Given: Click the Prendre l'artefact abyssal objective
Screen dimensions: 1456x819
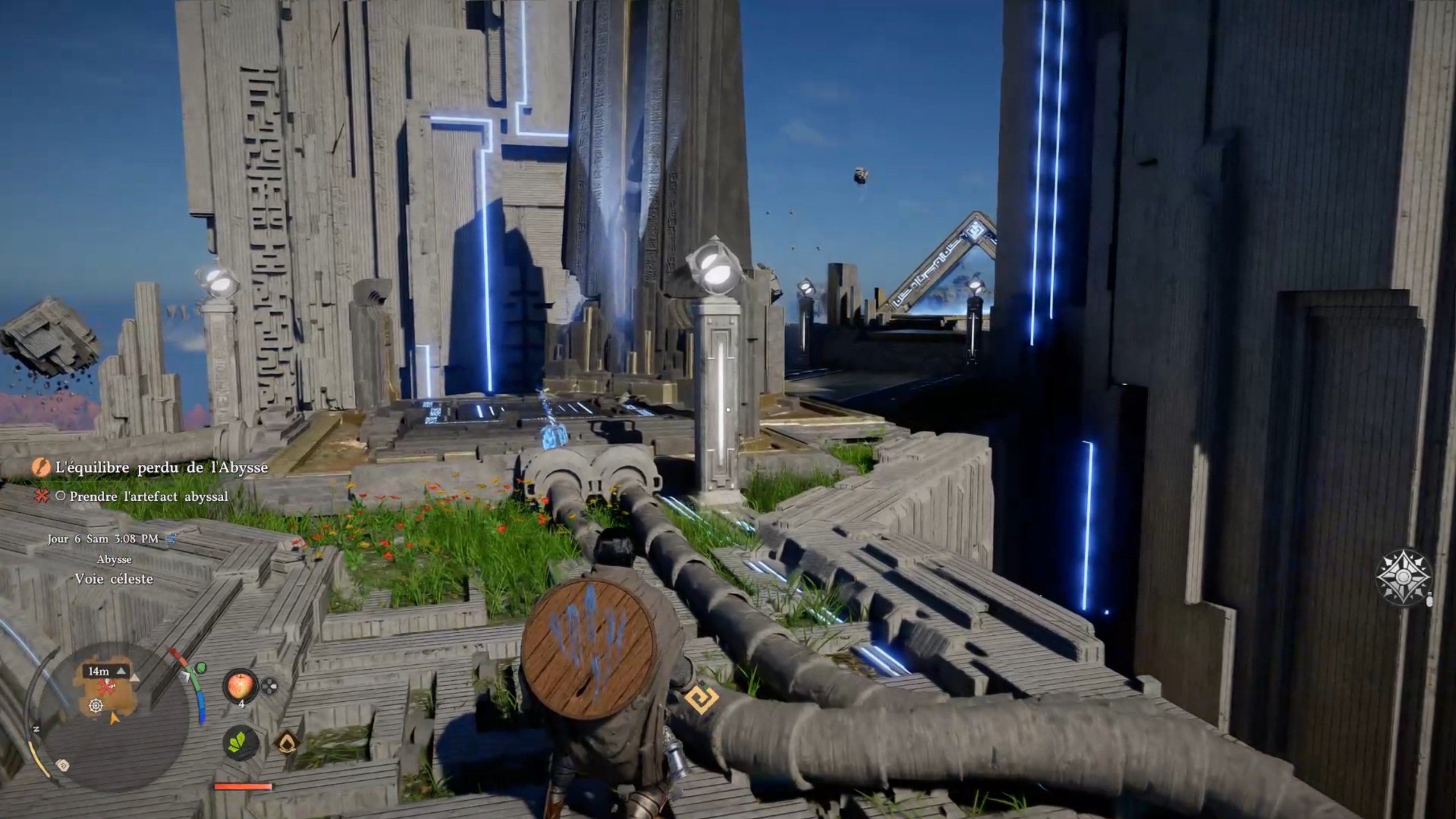Looking at the screenshot, I should (x=148, y=496).
